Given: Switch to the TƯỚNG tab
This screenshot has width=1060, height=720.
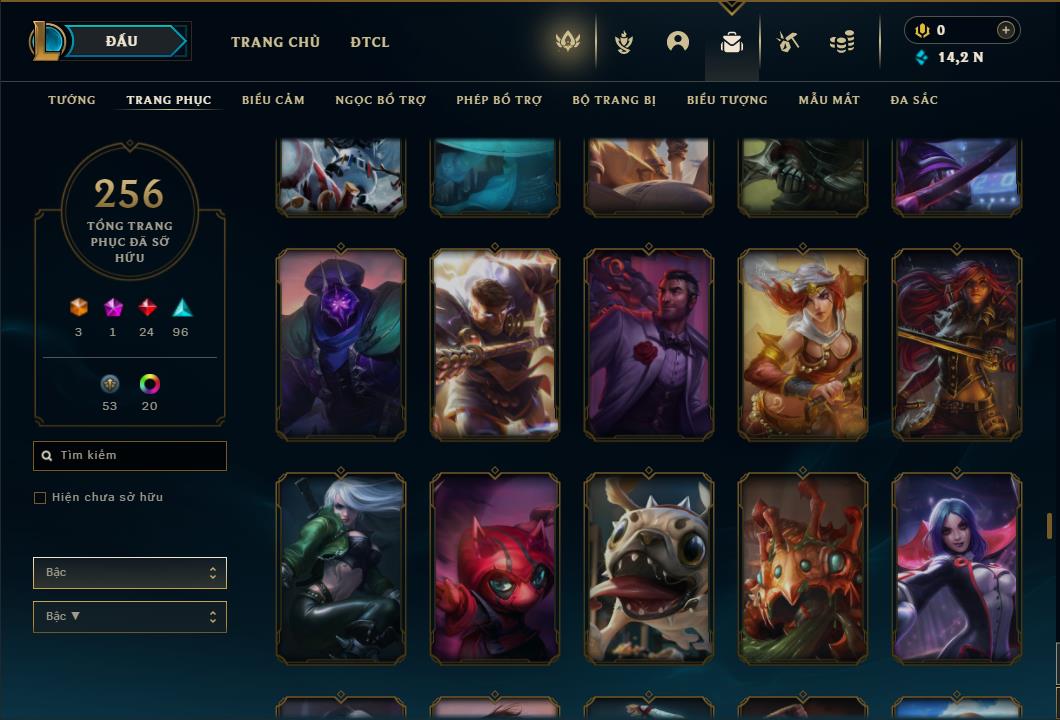Looking at the screenshot, I should pyautogui.click(x=72, y=100).
